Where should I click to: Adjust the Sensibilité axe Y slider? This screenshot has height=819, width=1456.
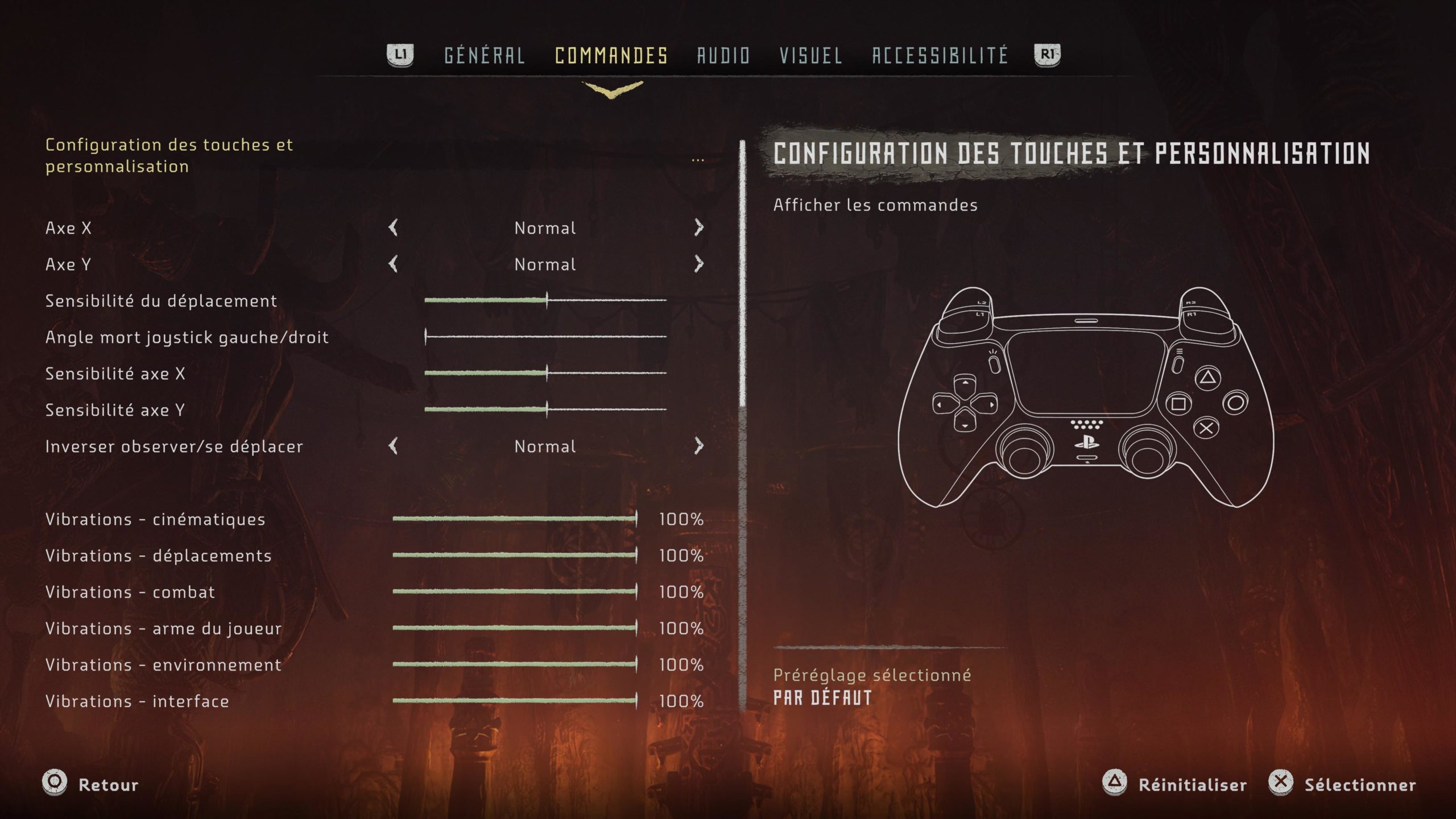click(x=547, y=409)
